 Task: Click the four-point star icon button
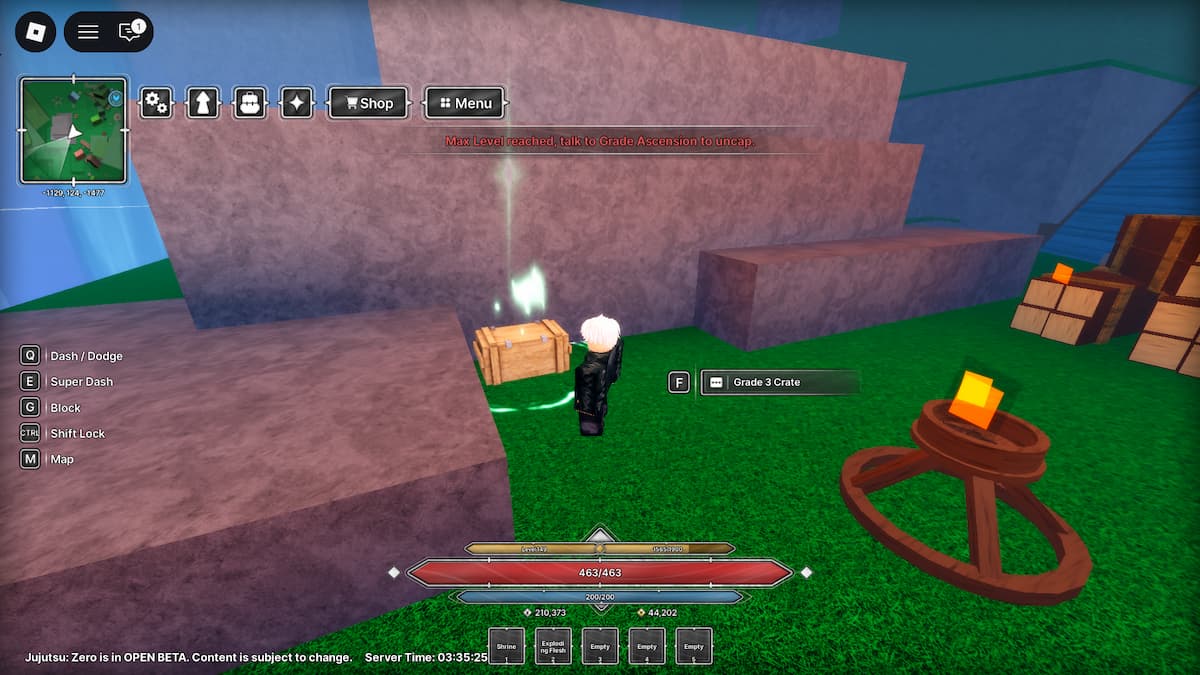tap(297, 103)
